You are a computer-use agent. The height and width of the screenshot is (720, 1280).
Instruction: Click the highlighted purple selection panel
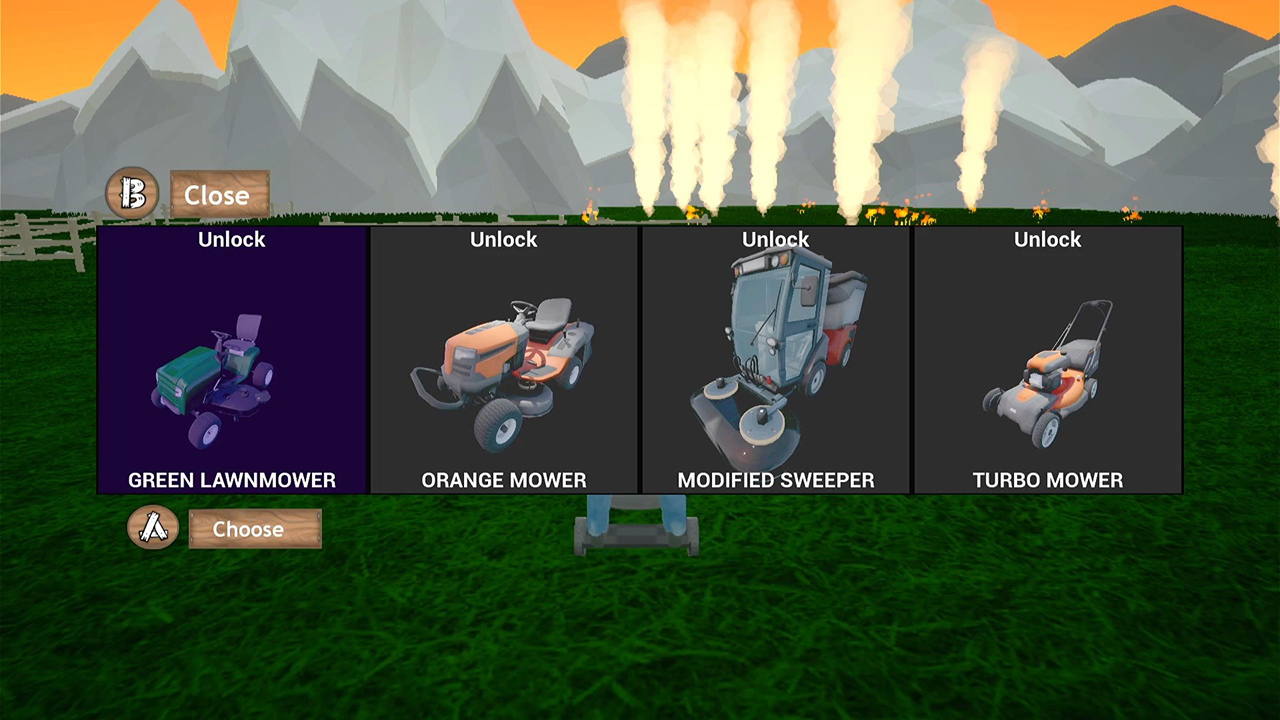point(231,360)
